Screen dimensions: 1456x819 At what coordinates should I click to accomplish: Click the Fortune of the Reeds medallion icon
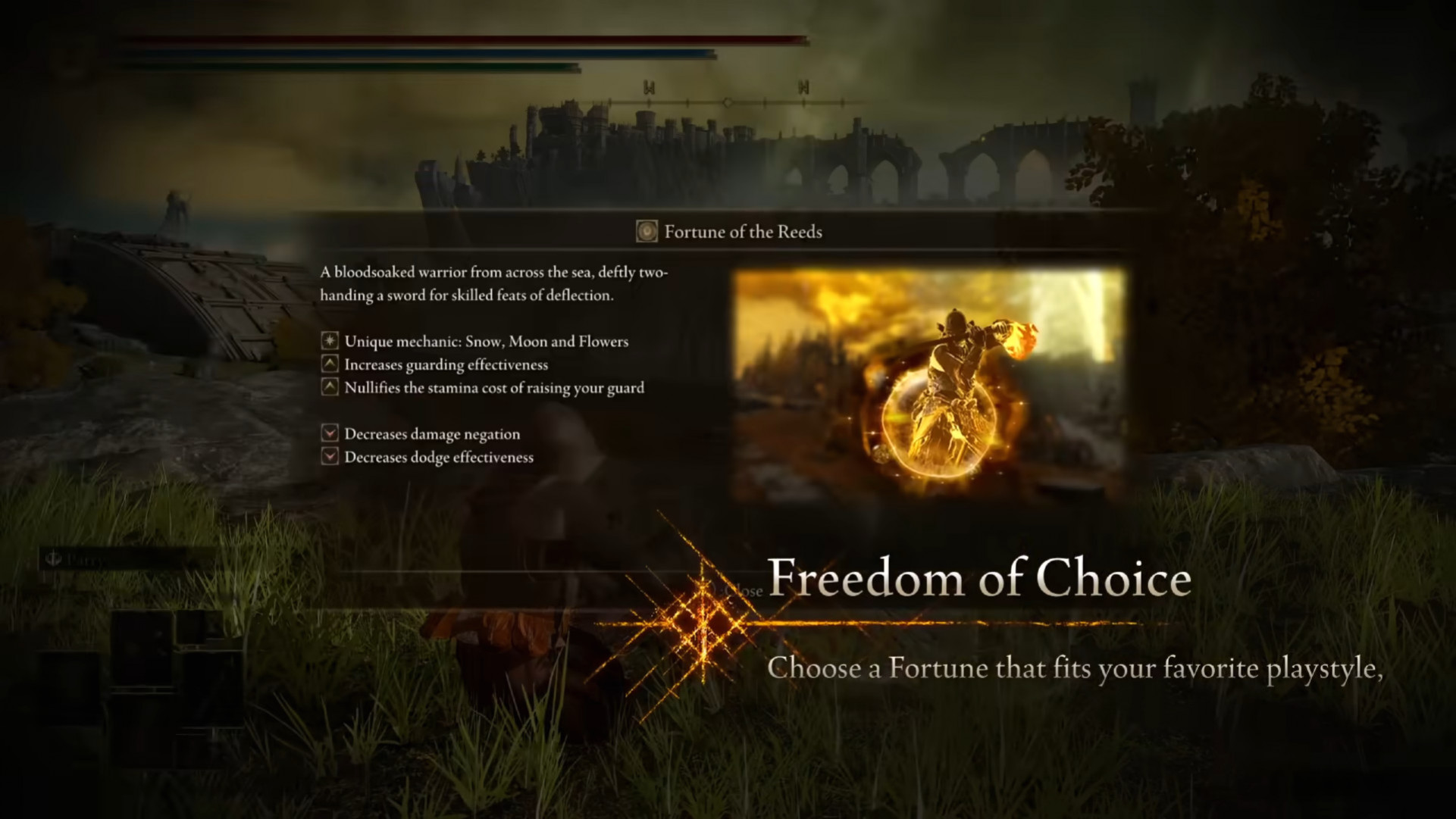click(646, 232)
